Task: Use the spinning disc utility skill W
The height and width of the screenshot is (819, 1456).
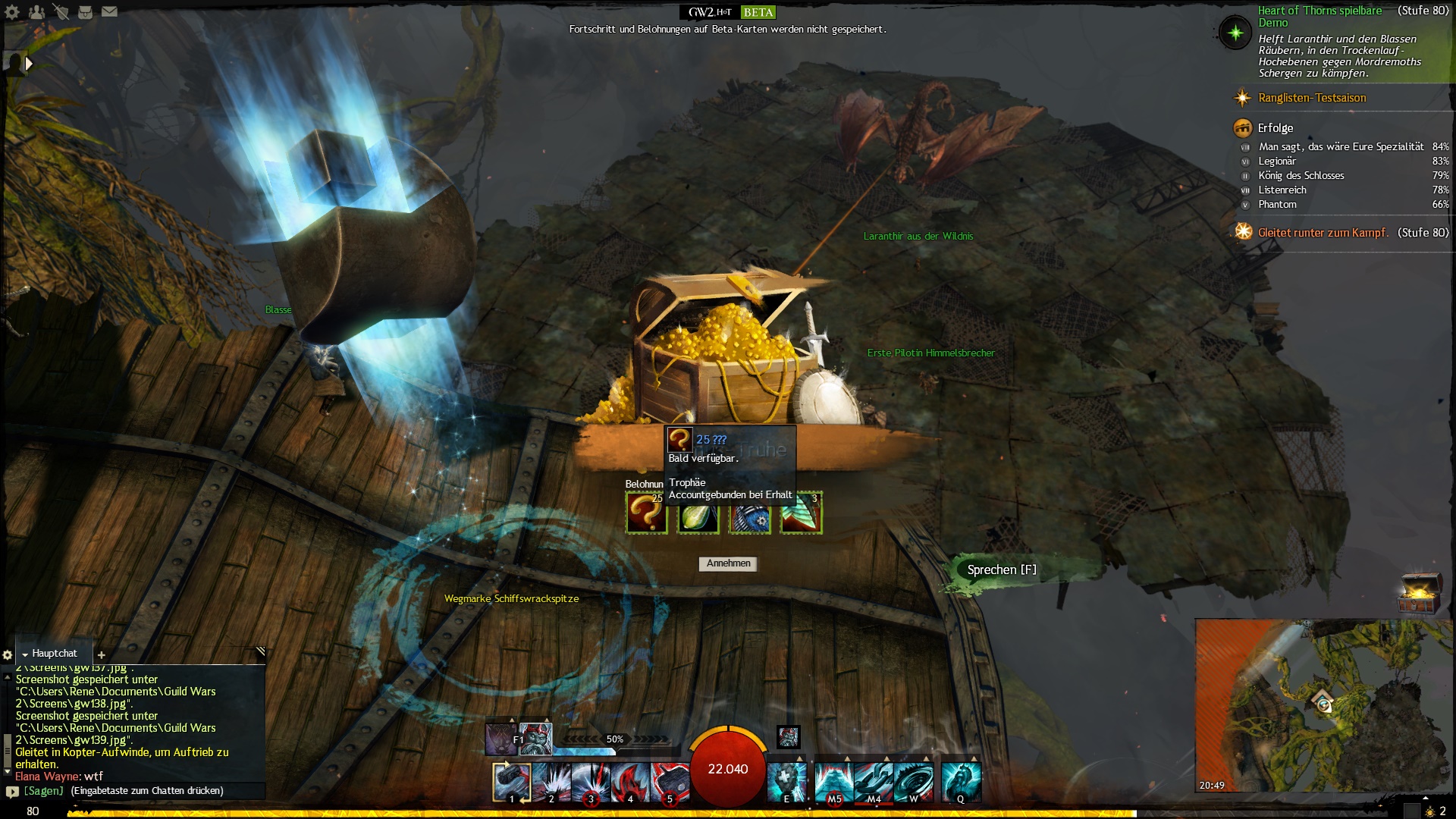Action: click(x=913, y=782)
